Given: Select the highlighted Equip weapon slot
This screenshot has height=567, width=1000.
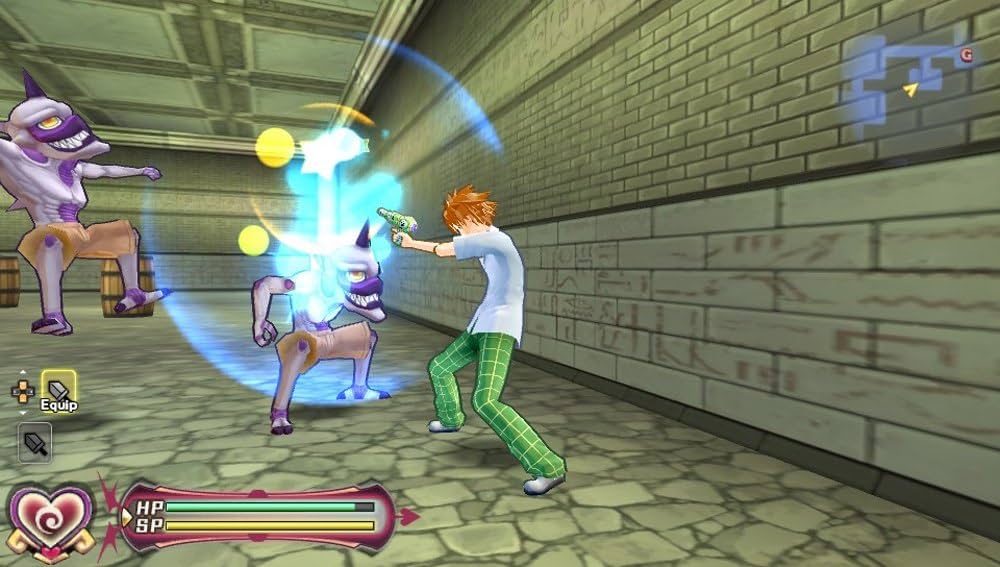Looking at the screenshot, I should (x=58, y=390).
